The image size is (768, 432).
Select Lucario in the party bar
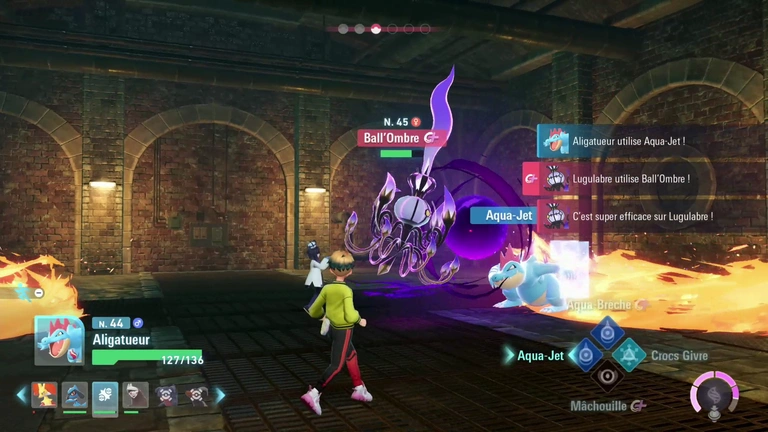[74, 396]
